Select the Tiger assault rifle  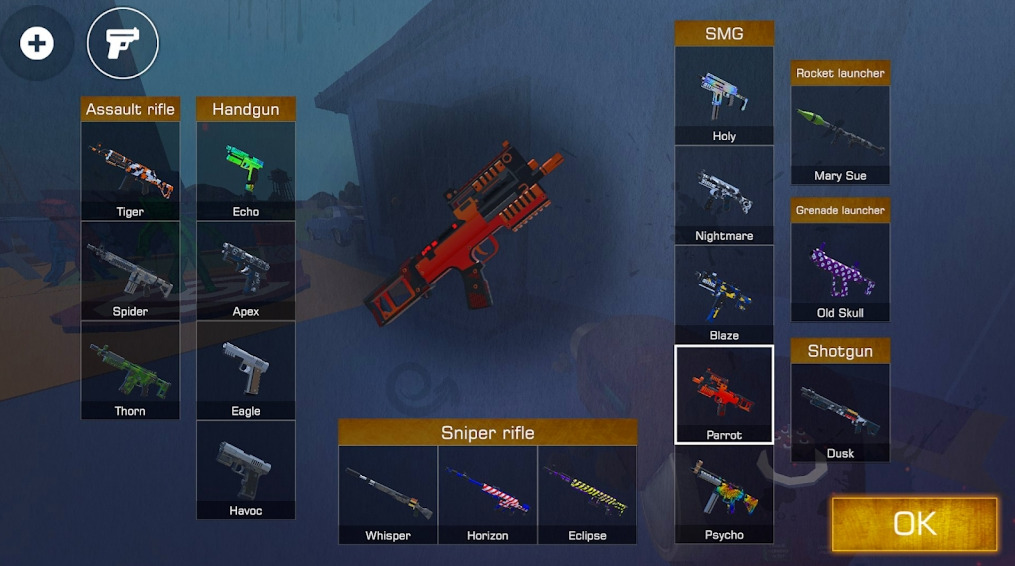click(130, 171)
